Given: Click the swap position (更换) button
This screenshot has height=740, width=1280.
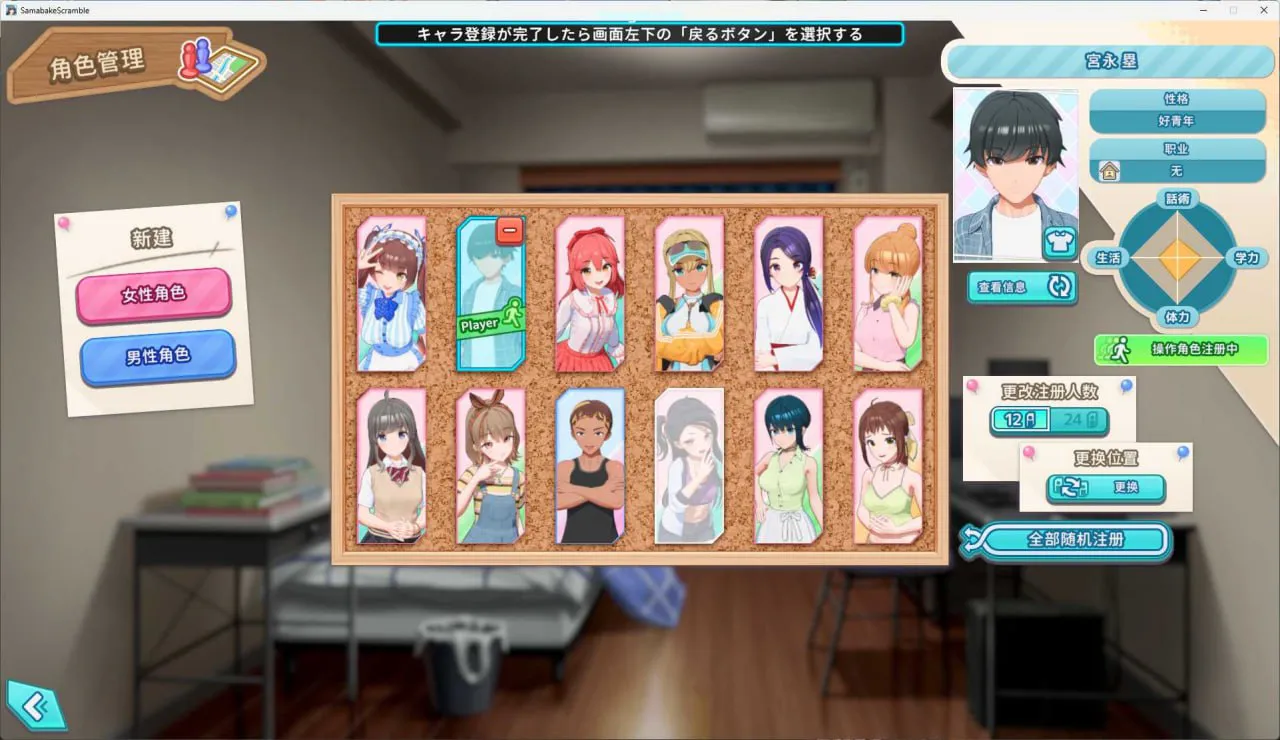Looking at the screenshot, I should (1106, 489).
